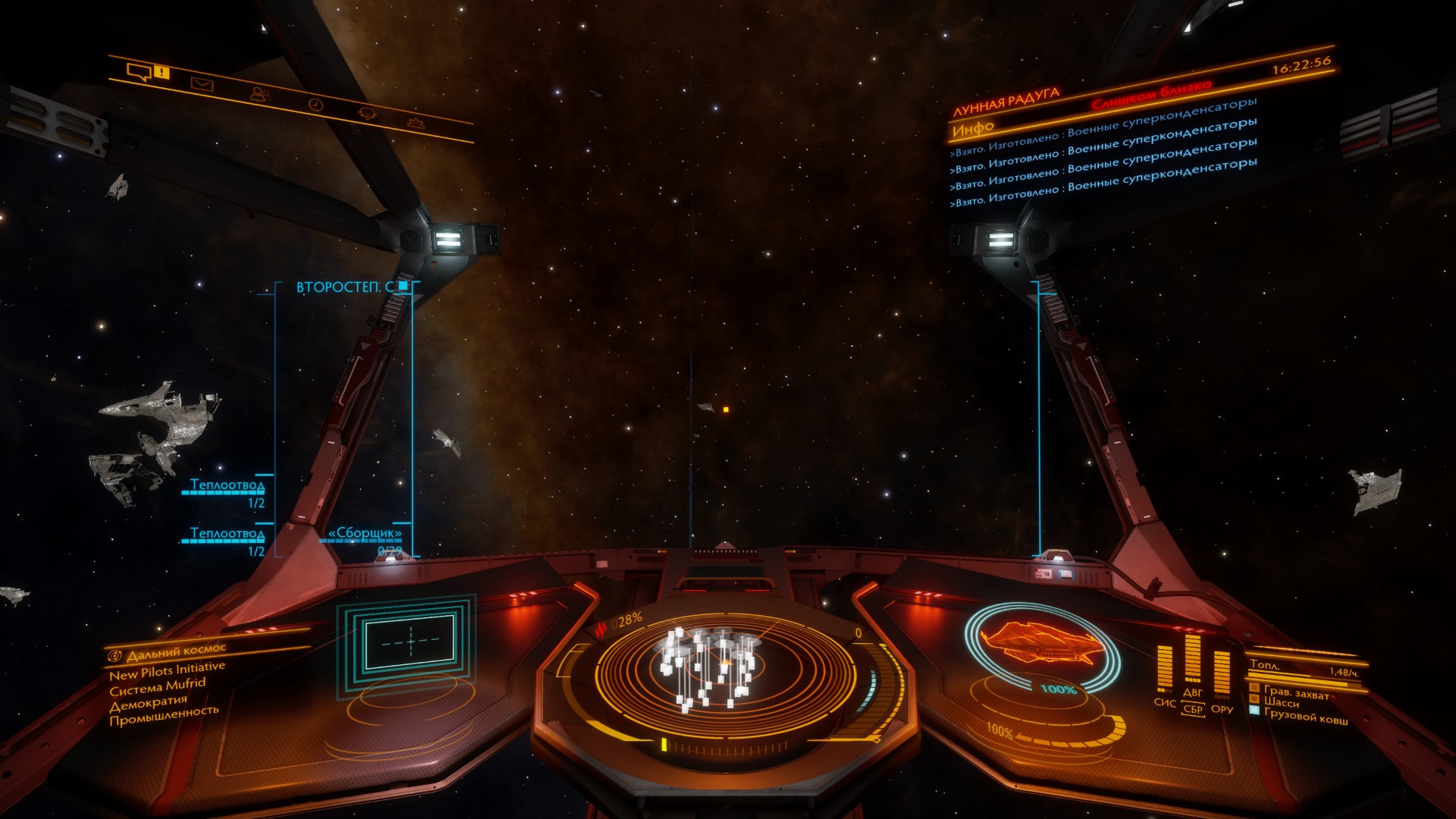
Task: Toggle the Грав. захват indicator
Action: (x=1295, y=692)
